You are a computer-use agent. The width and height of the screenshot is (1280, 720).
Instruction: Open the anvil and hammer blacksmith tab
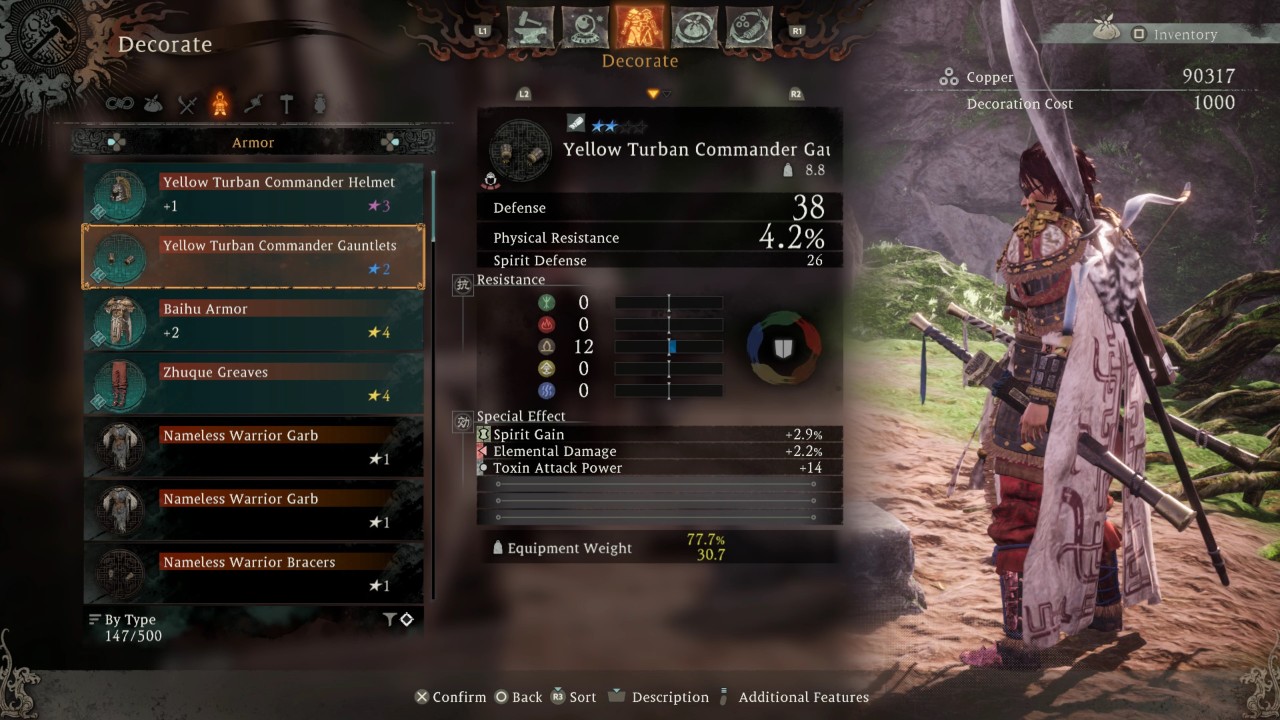click(x=531, y=28)
